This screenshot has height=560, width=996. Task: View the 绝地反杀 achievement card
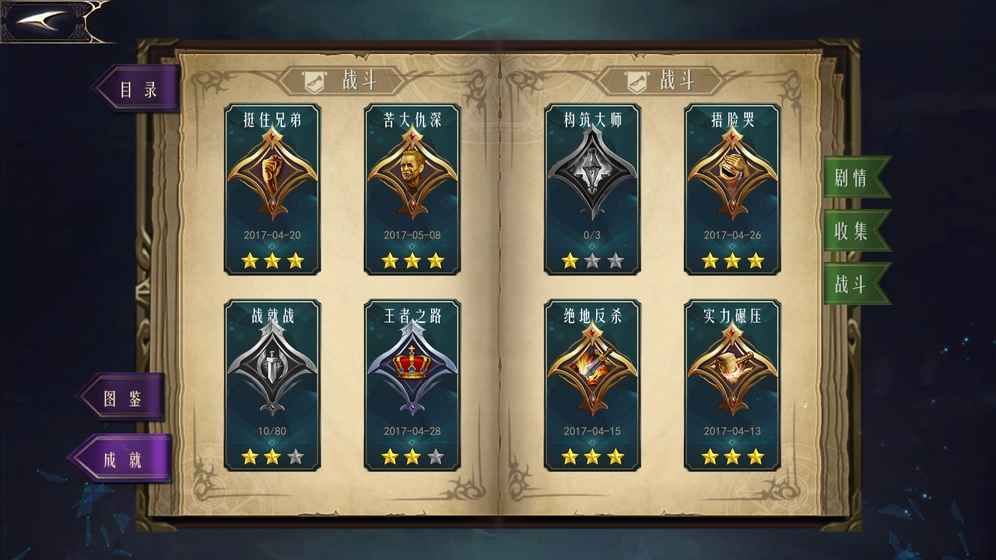[592, 385]
